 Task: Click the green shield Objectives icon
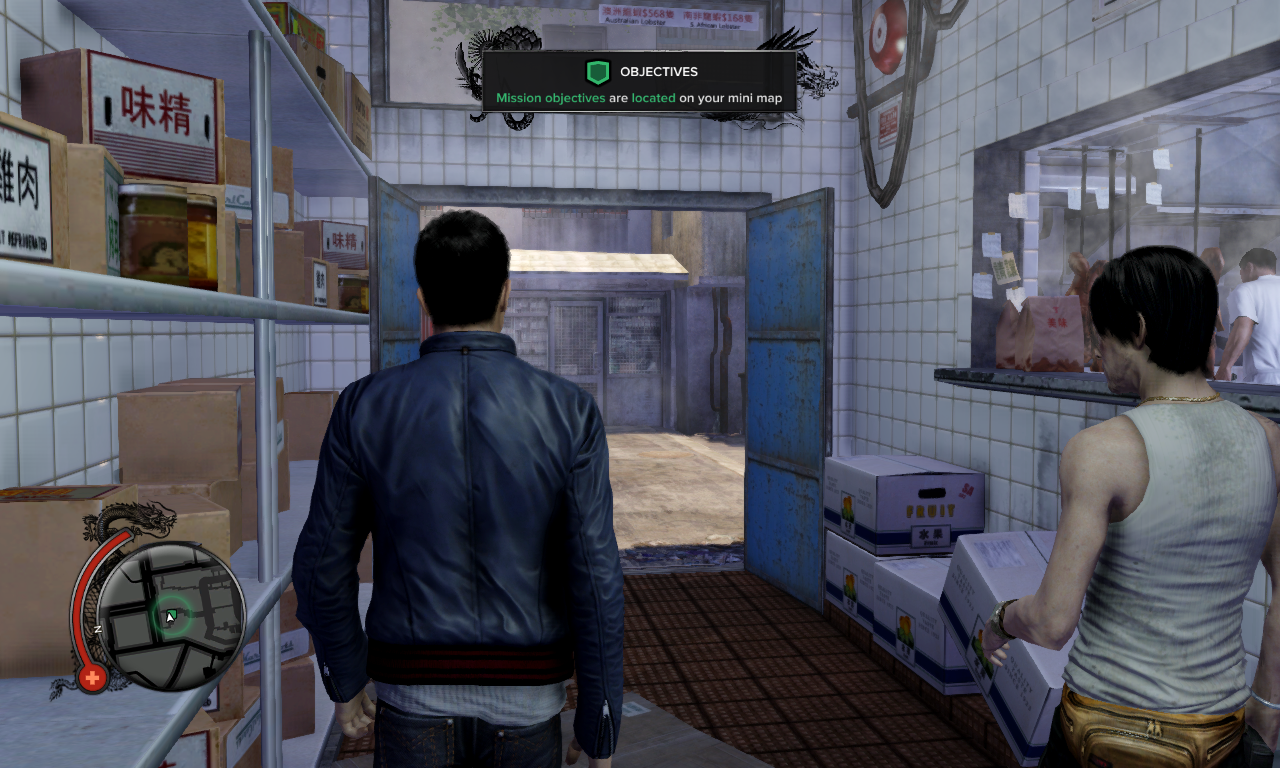point(597,72)
